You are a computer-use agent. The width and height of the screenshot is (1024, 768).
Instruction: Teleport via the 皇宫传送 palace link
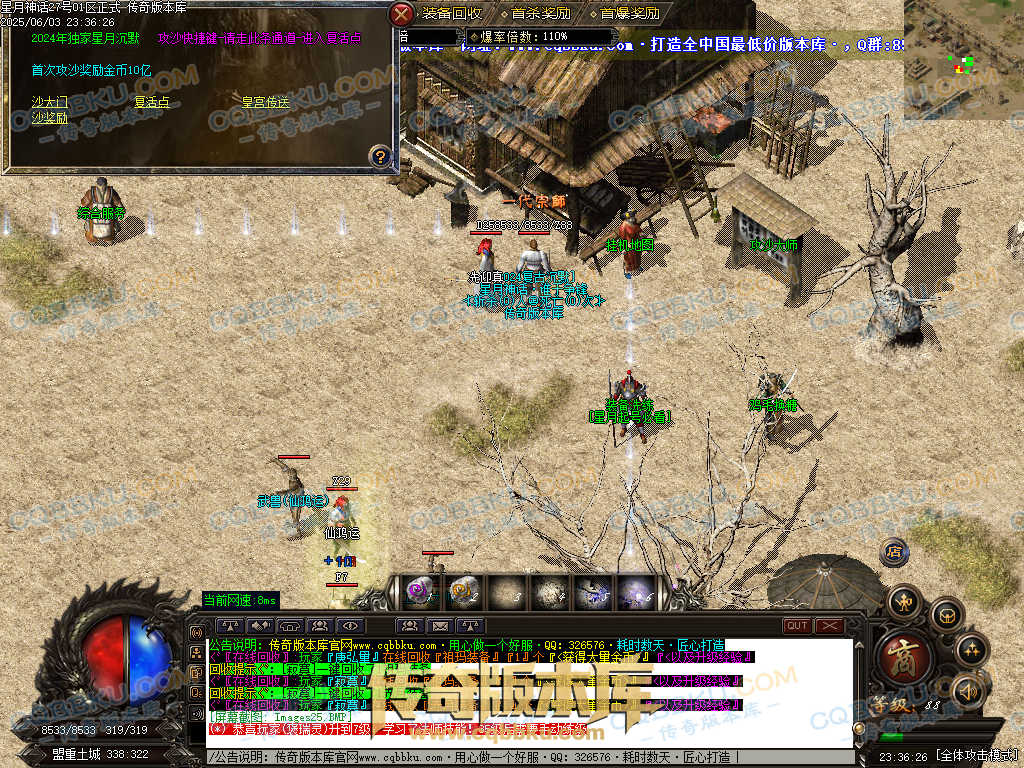pos(265,102)
